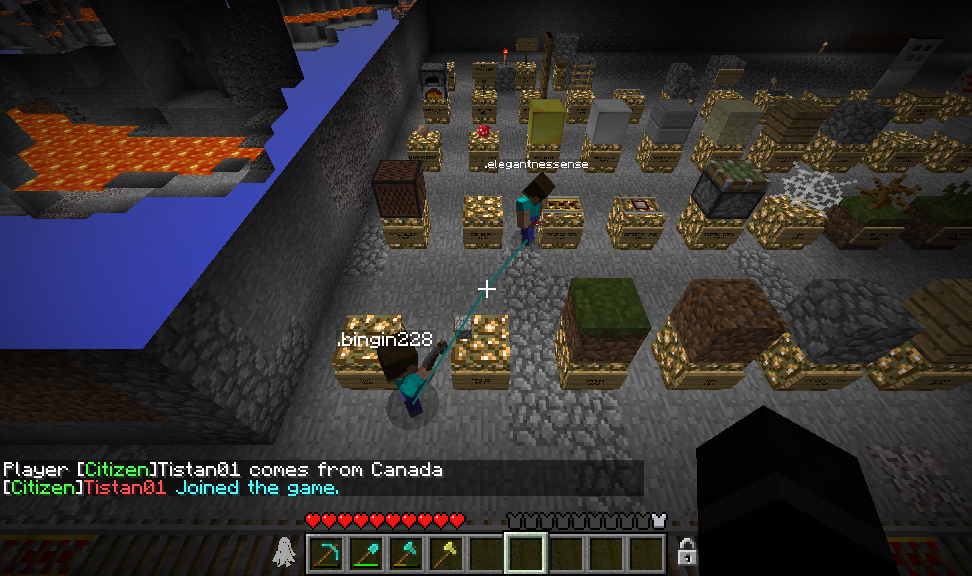972x576 pixels.
Task: Select the golden axe hotbar slot
Action: point(445,553)
